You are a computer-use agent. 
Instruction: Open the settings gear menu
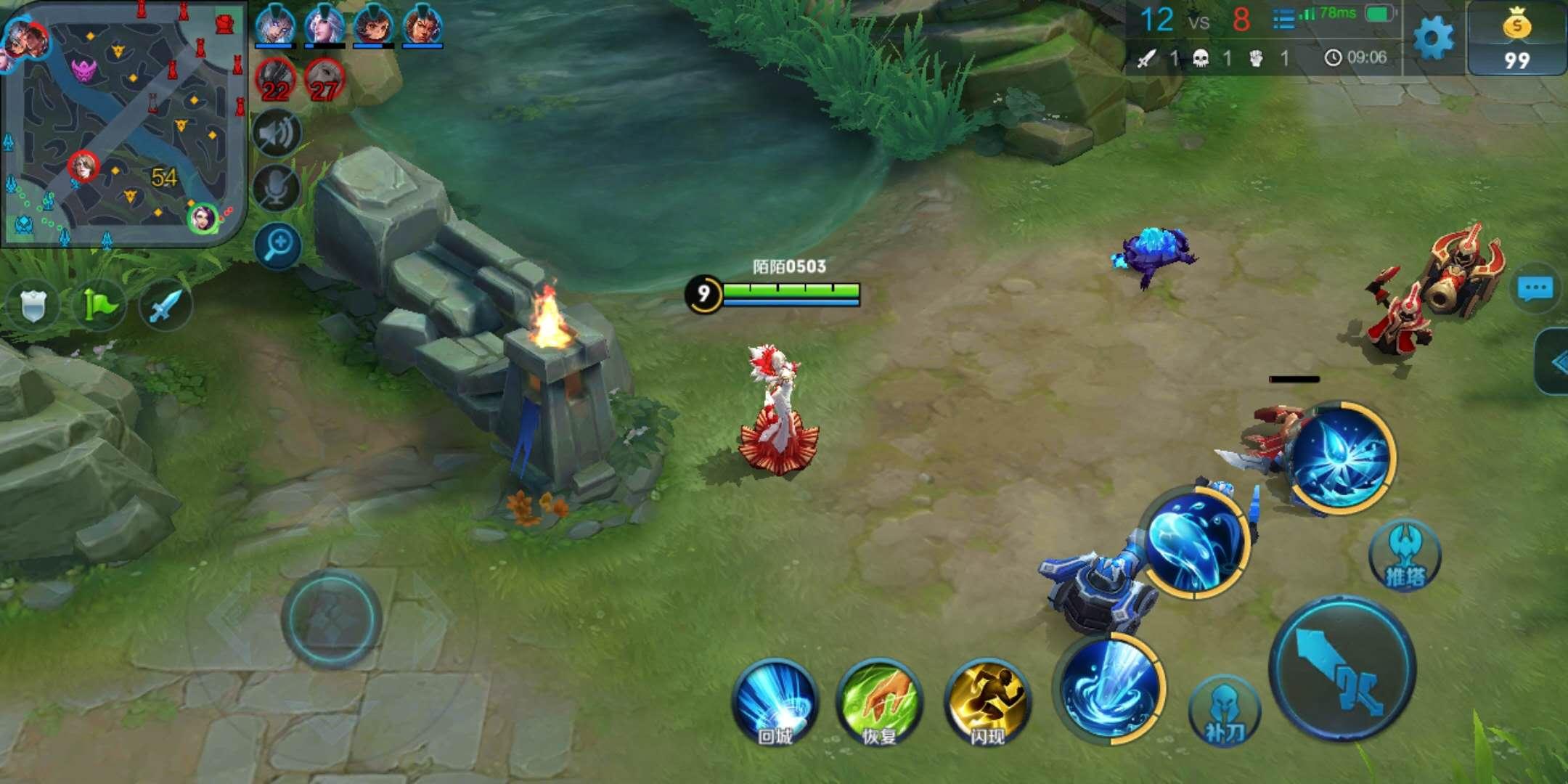coord(1434,38)
